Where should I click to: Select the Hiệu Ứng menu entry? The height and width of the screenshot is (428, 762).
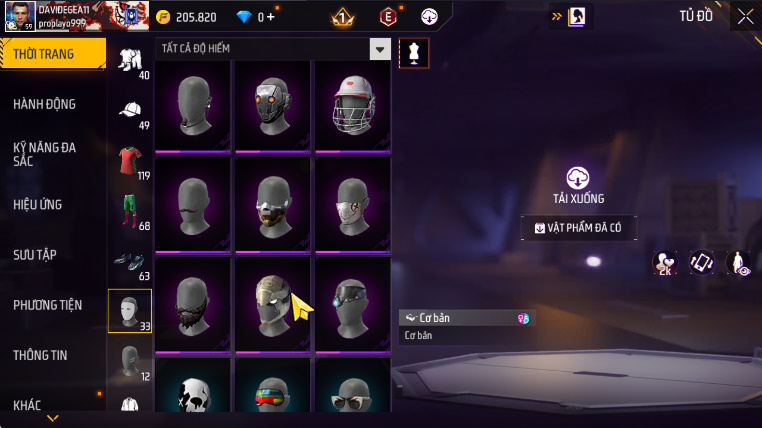pos(38,204)
